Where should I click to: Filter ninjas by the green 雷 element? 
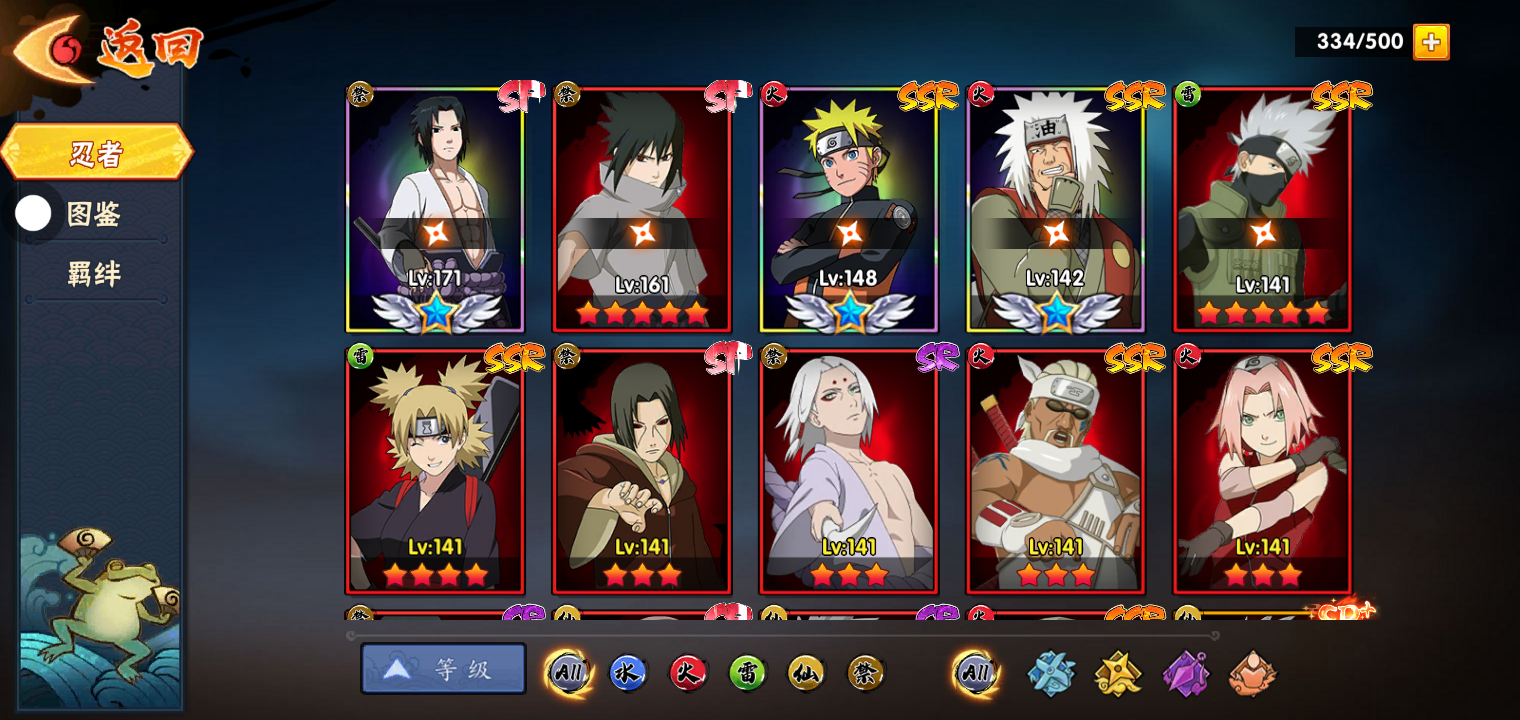point(747,673)
